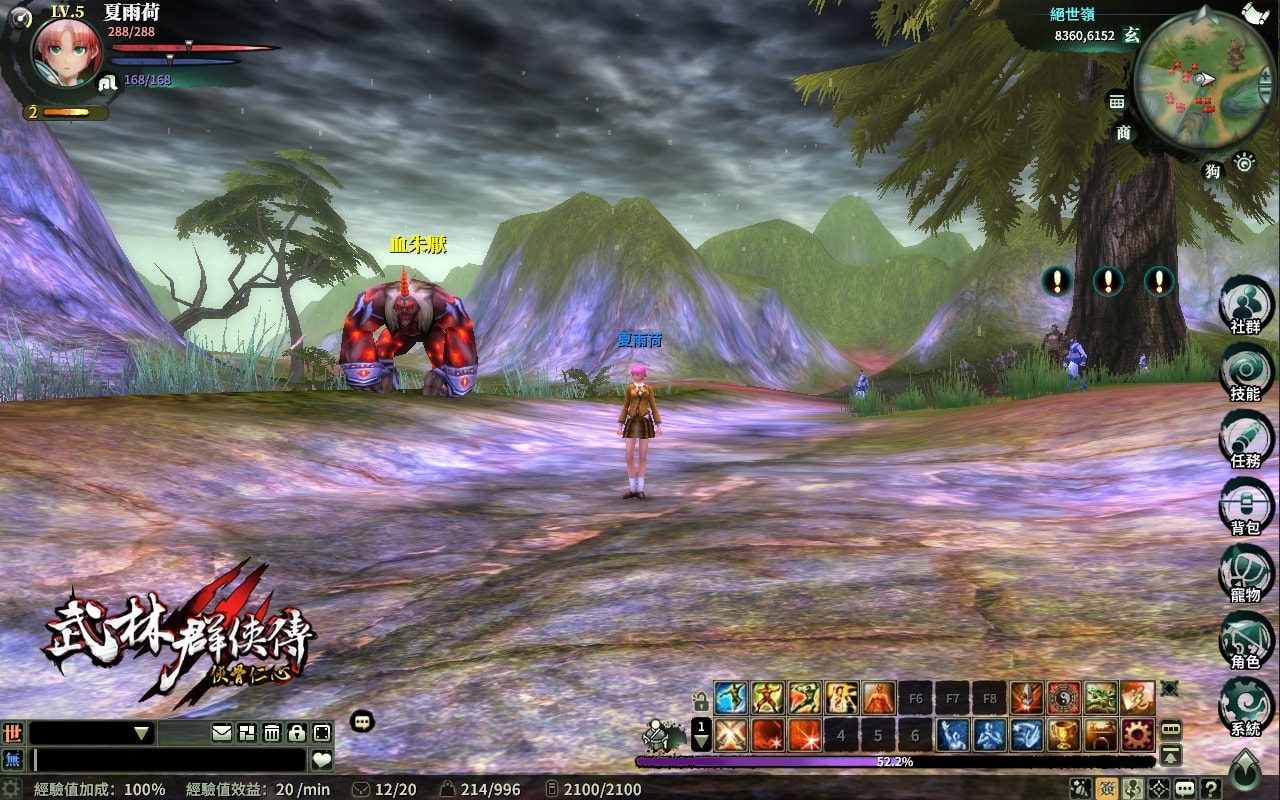
Task: Open the 系統 system menu
Action: click(x=1246, y=708)
